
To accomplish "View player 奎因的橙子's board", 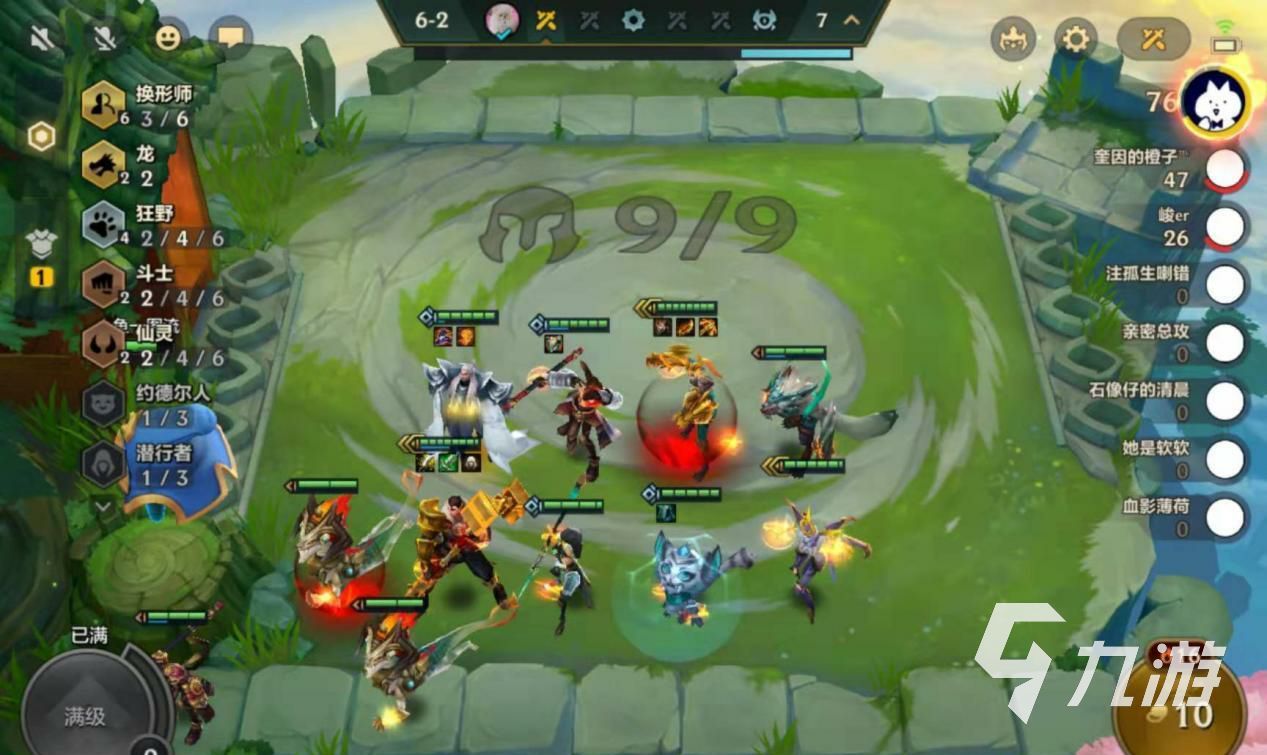I will coord(1225,169).
